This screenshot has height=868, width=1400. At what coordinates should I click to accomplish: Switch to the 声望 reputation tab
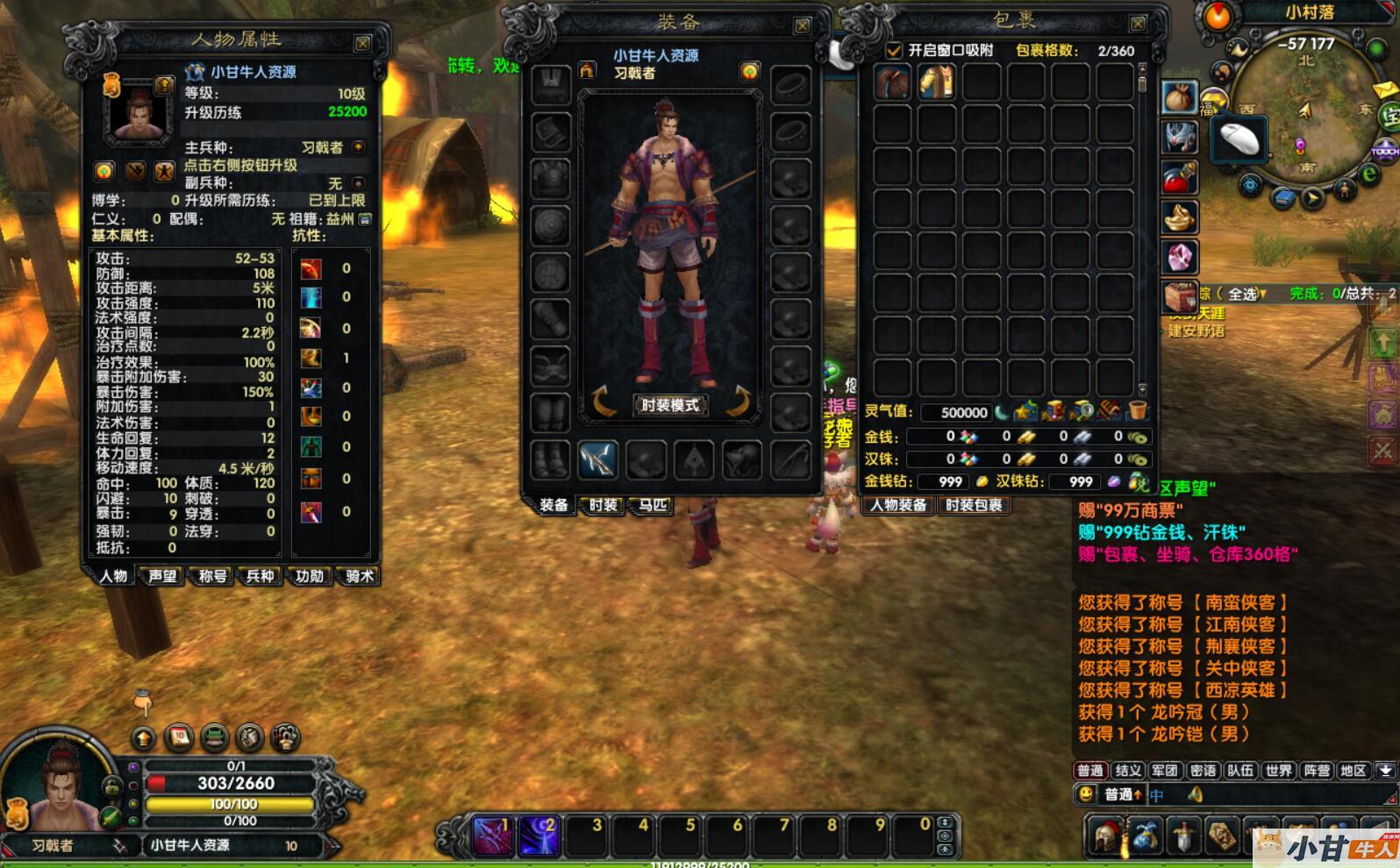point(162,576)
